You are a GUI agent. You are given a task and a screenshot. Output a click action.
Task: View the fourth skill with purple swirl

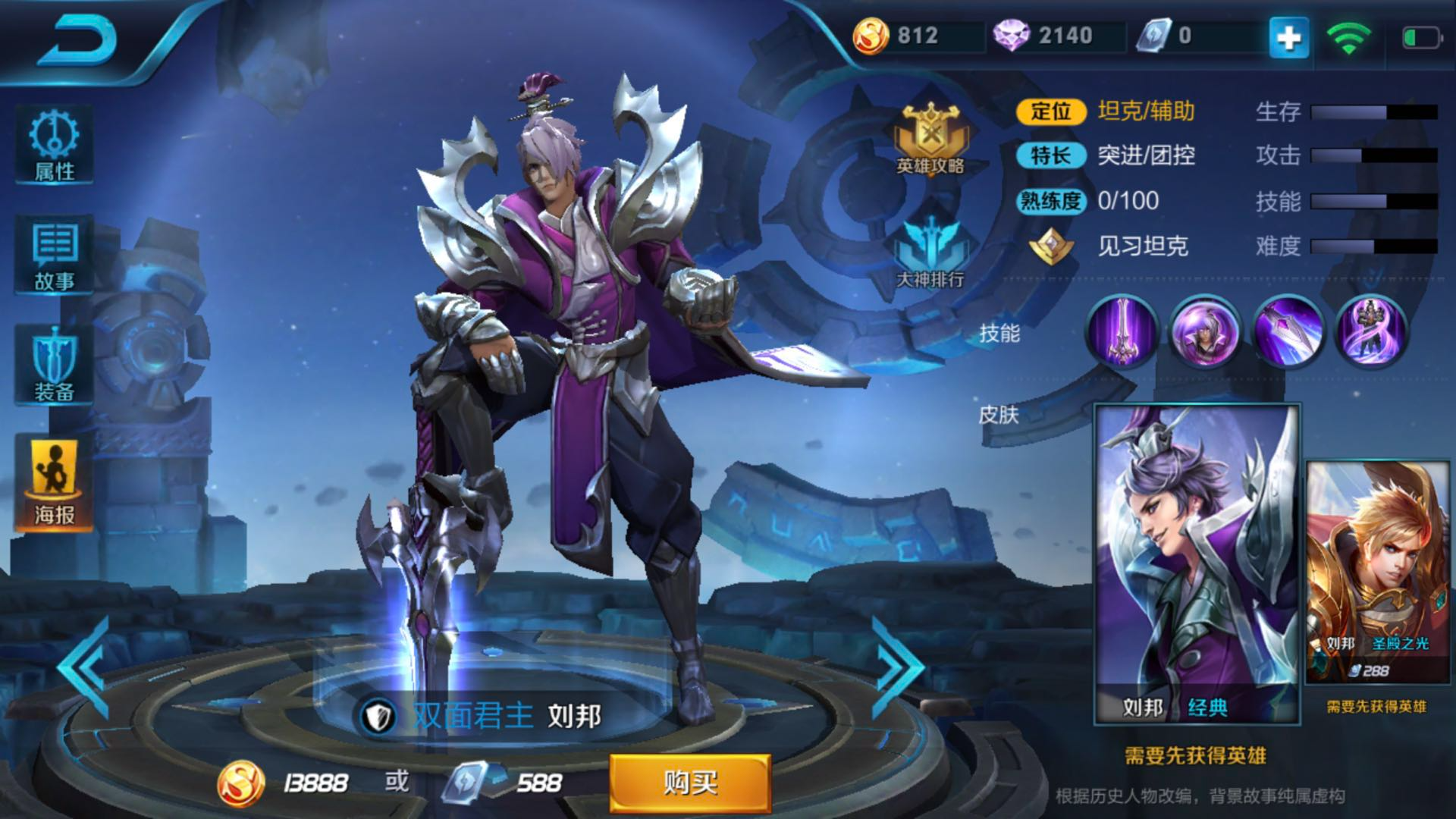click(x=1371, y=332)
